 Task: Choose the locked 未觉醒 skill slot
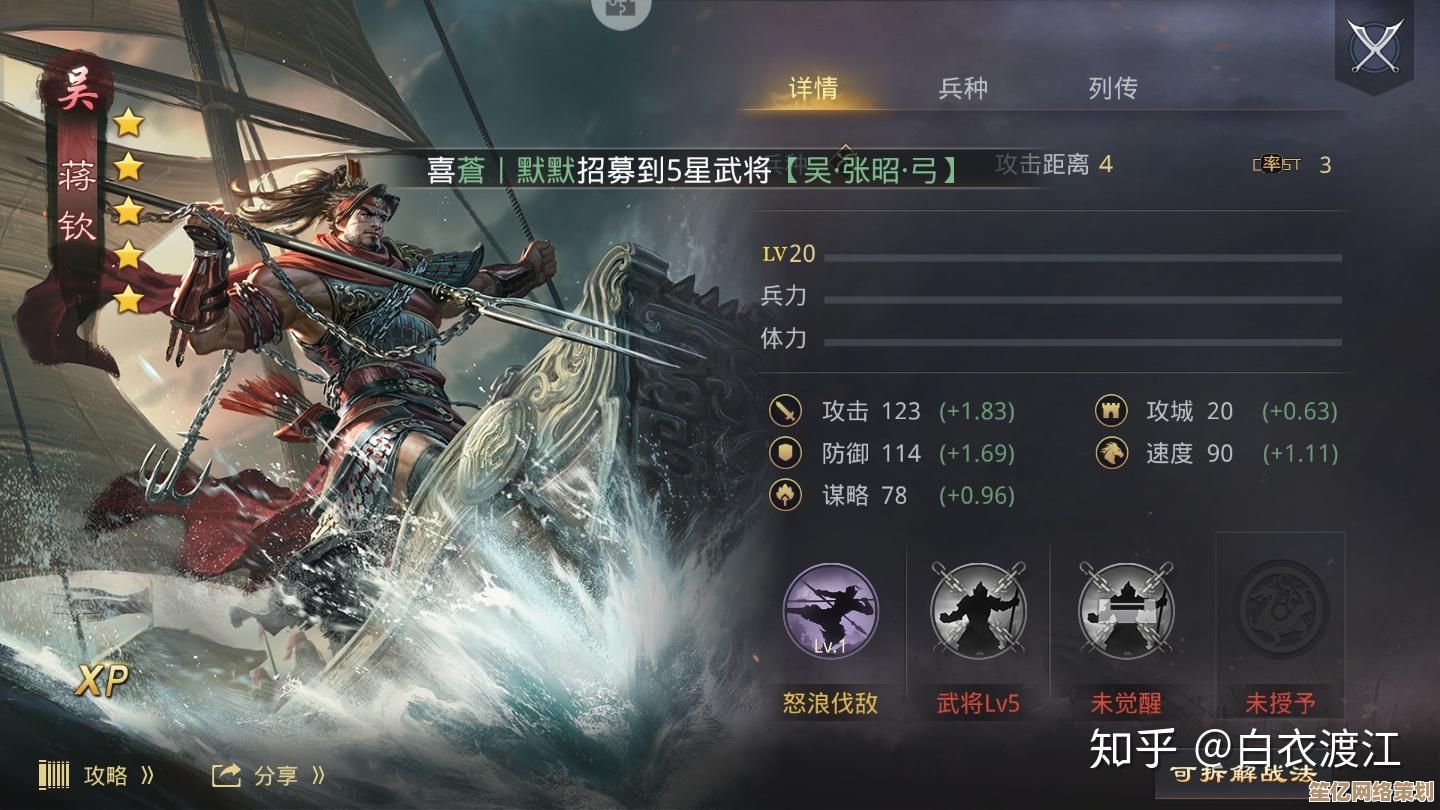coord(1126,609)
